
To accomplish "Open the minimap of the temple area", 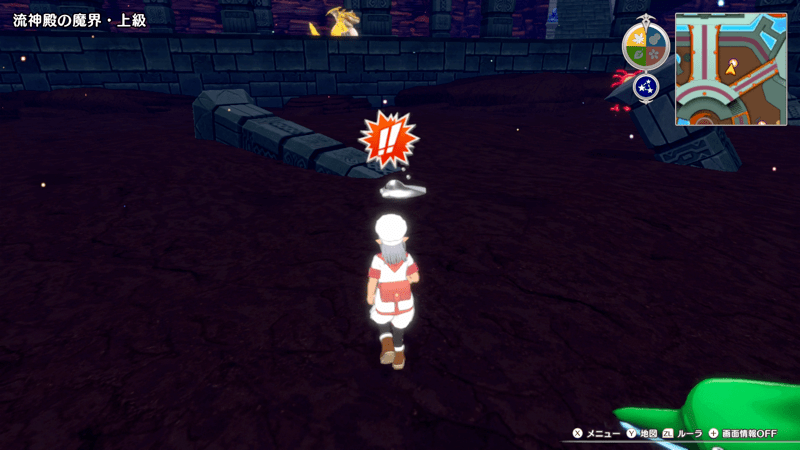I will [730, 69].
